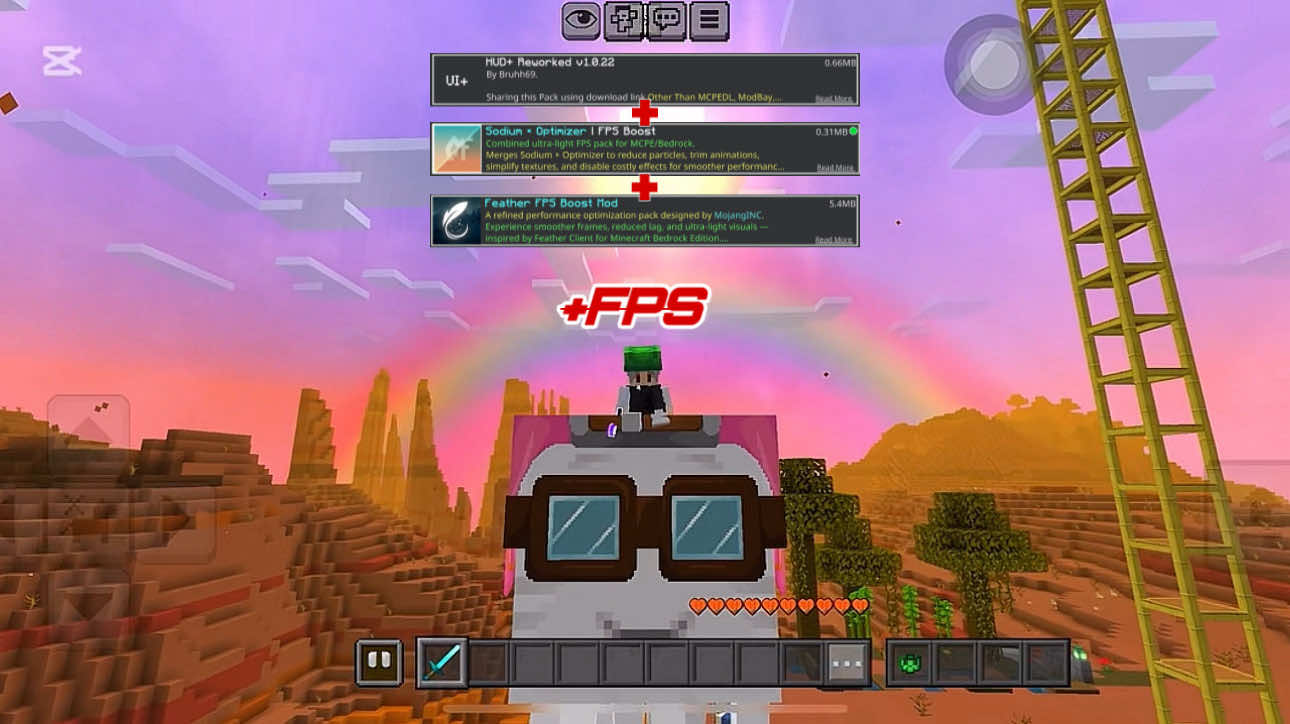
Task: Expand the Sodium pack via Read More
Action: coord(835,168)
